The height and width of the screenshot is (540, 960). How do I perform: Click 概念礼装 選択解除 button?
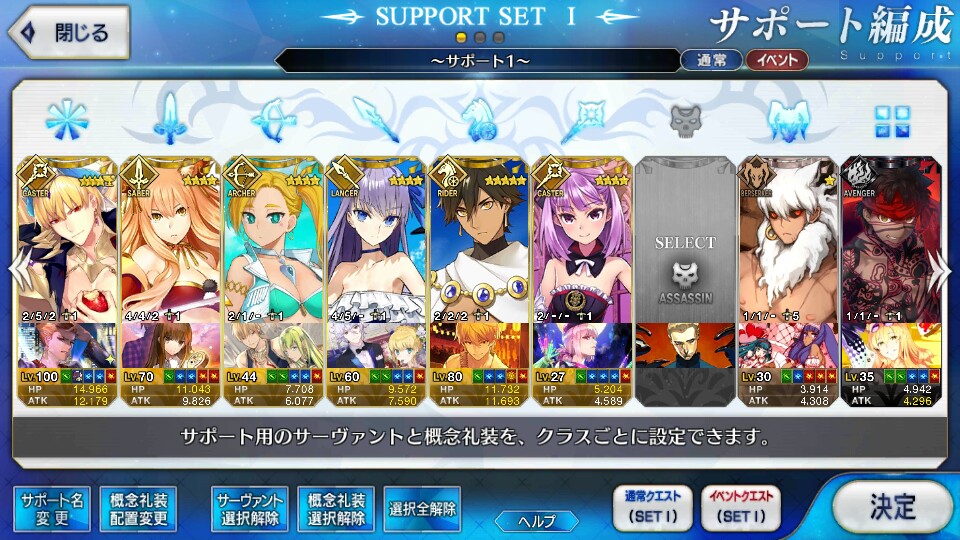pyautogui.click(x=337, y=509)
